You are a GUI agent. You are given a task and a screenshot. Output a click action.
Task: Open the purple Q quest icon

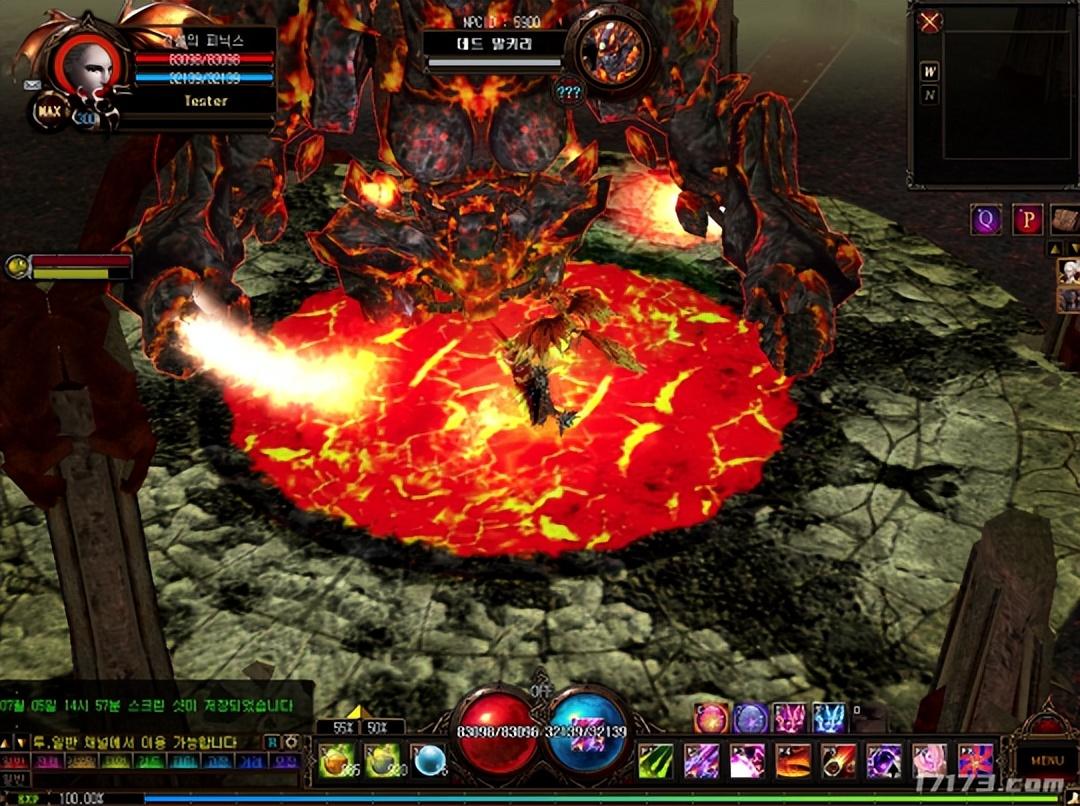(986, 219)
